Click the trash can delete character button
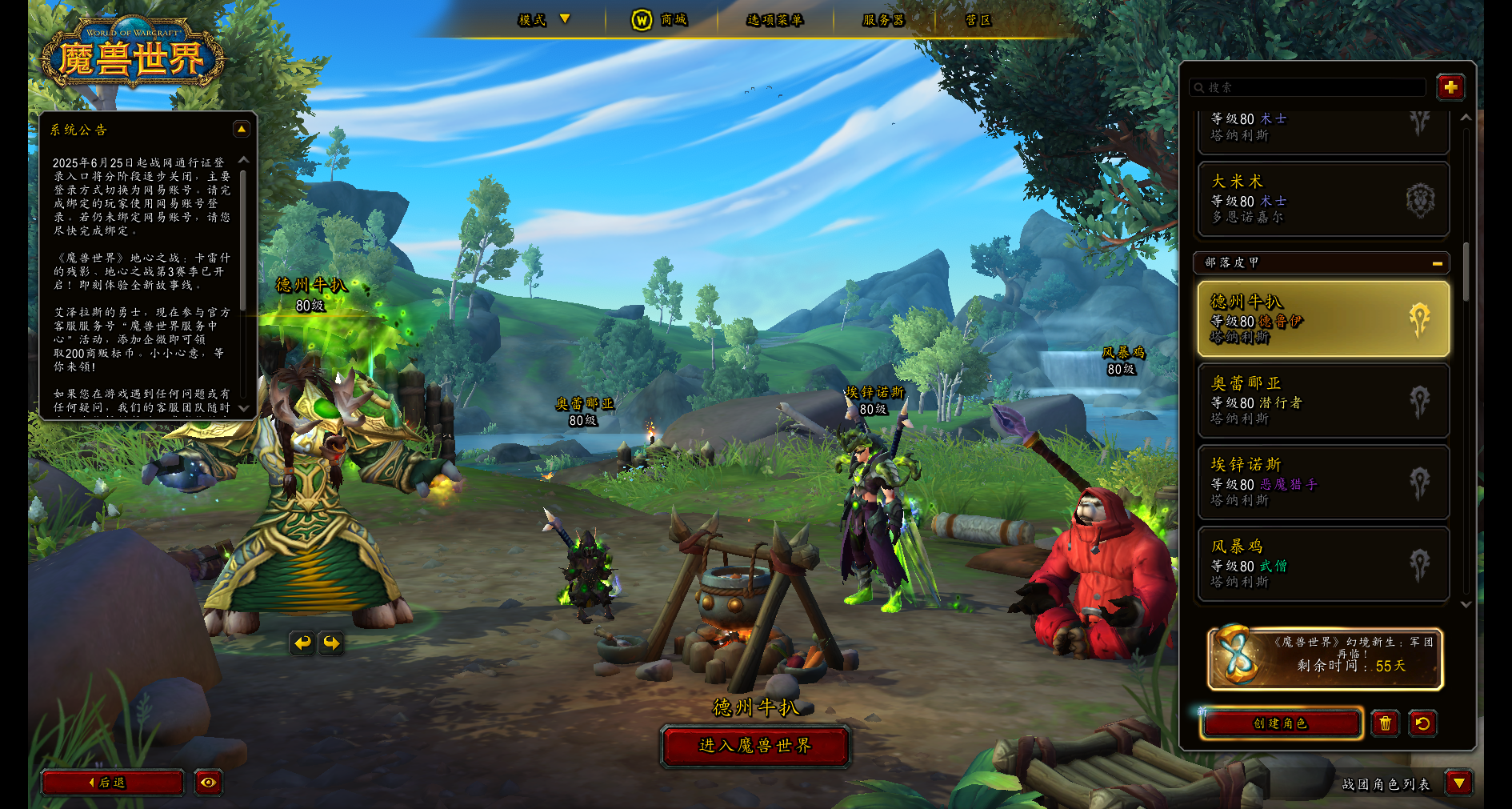 (1385, 723)
